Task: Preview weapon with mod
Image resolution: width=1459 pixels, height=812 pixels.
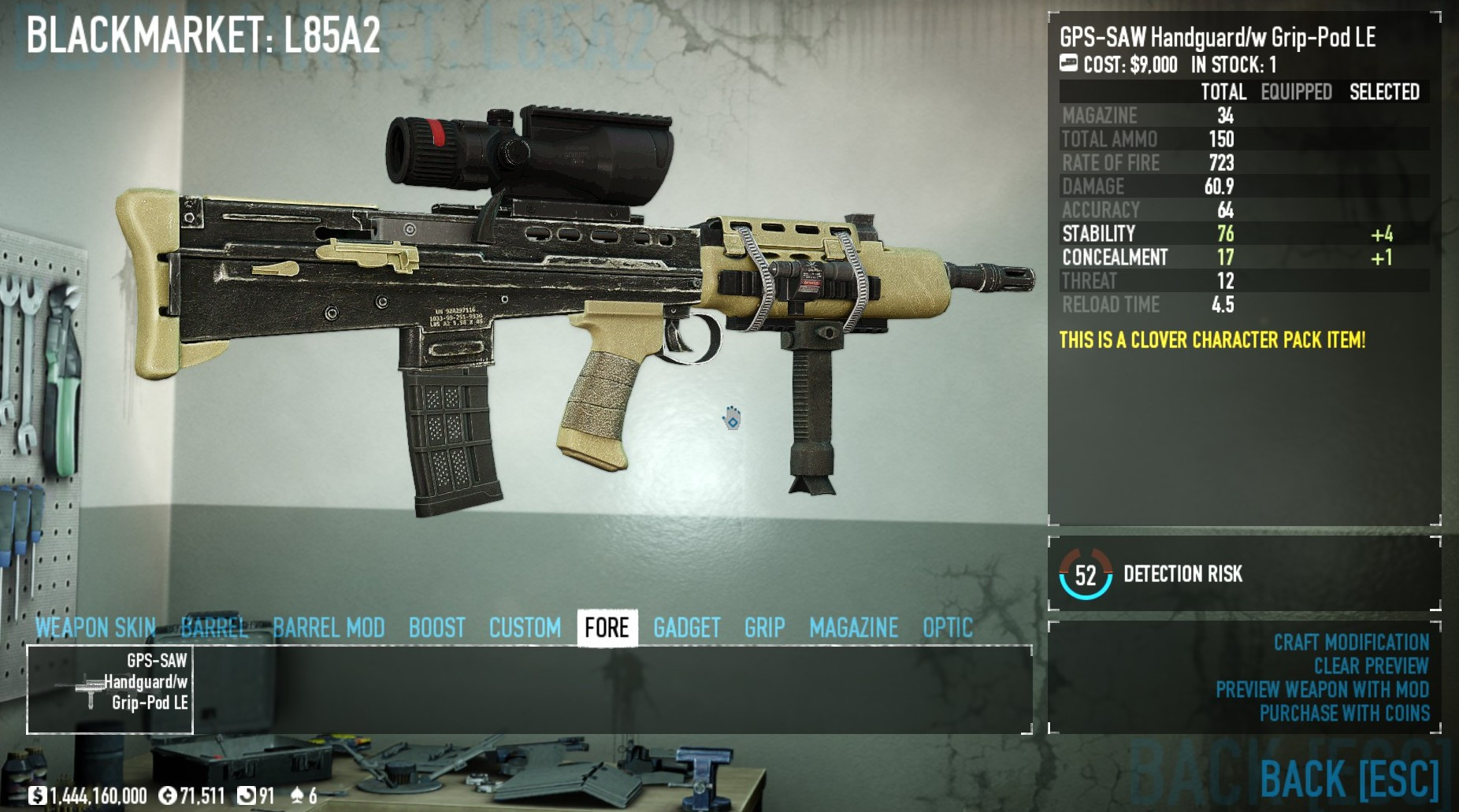Action: [1322, 690]
